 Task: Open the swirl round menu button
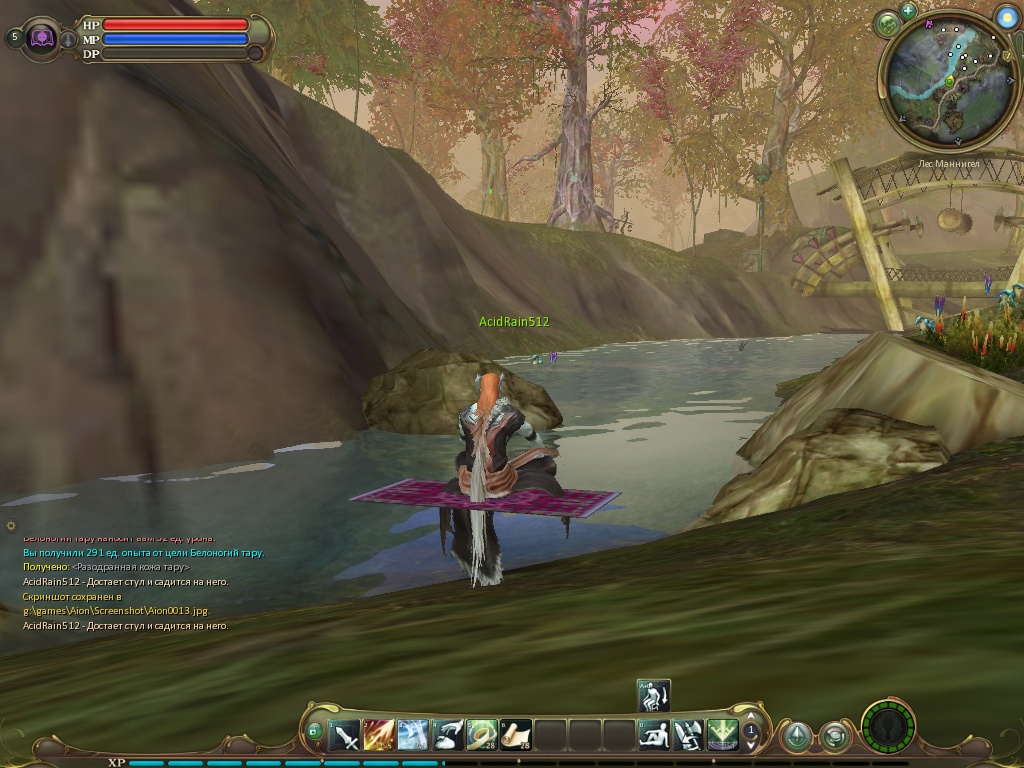click(x=834, y=737)
